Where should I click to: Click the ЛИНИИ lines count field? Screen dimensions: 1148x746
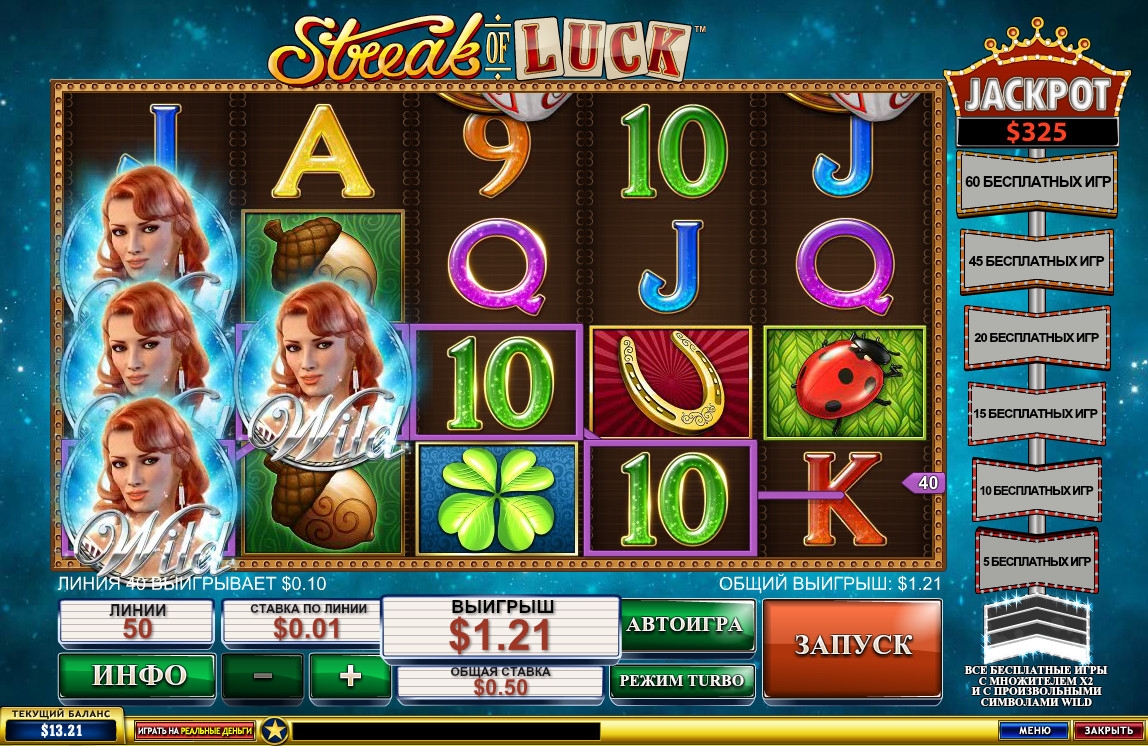click(138, 622)
